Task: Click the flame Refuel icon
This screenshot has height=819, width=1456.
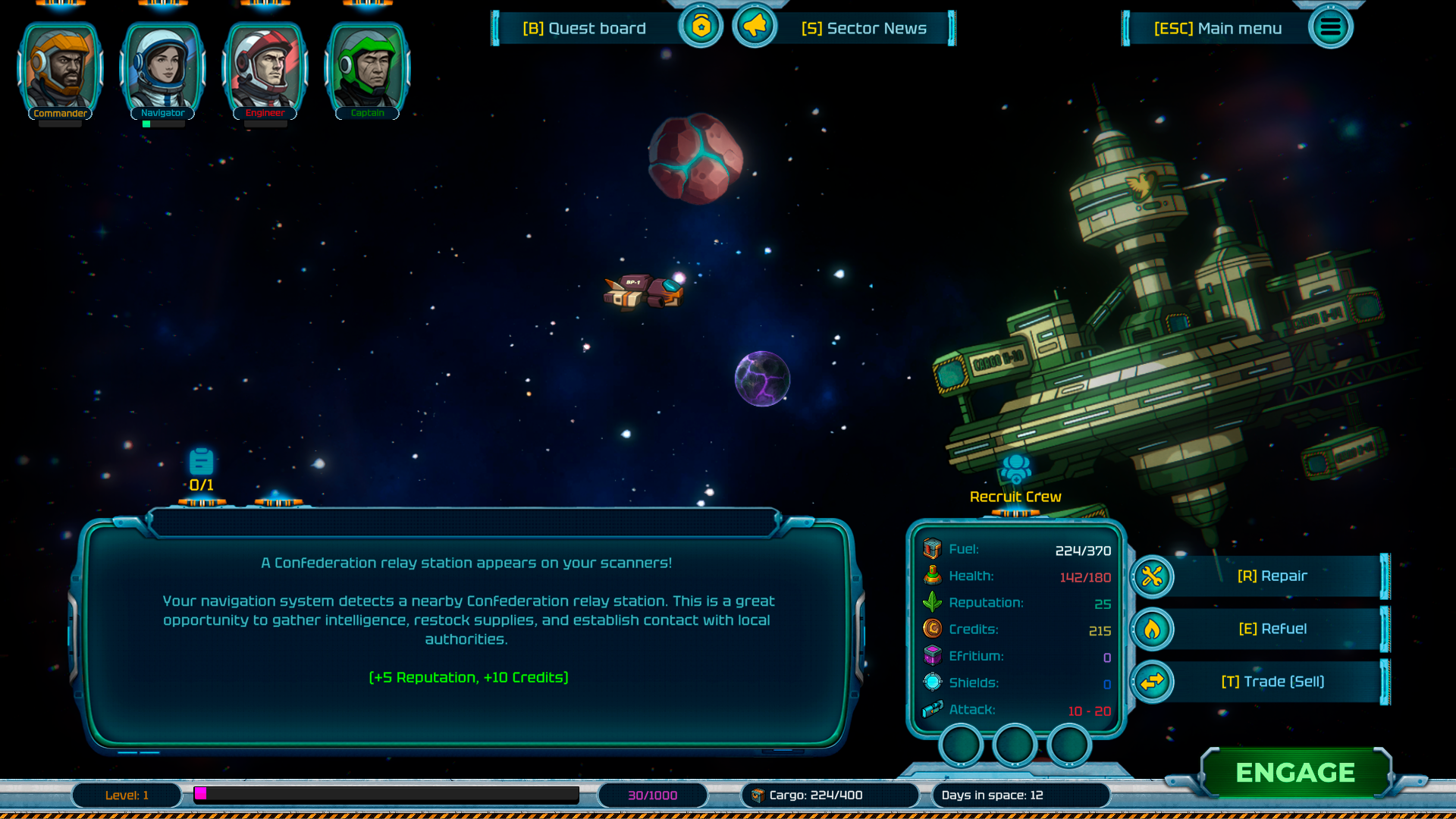Action: (x=1152, y=629)
